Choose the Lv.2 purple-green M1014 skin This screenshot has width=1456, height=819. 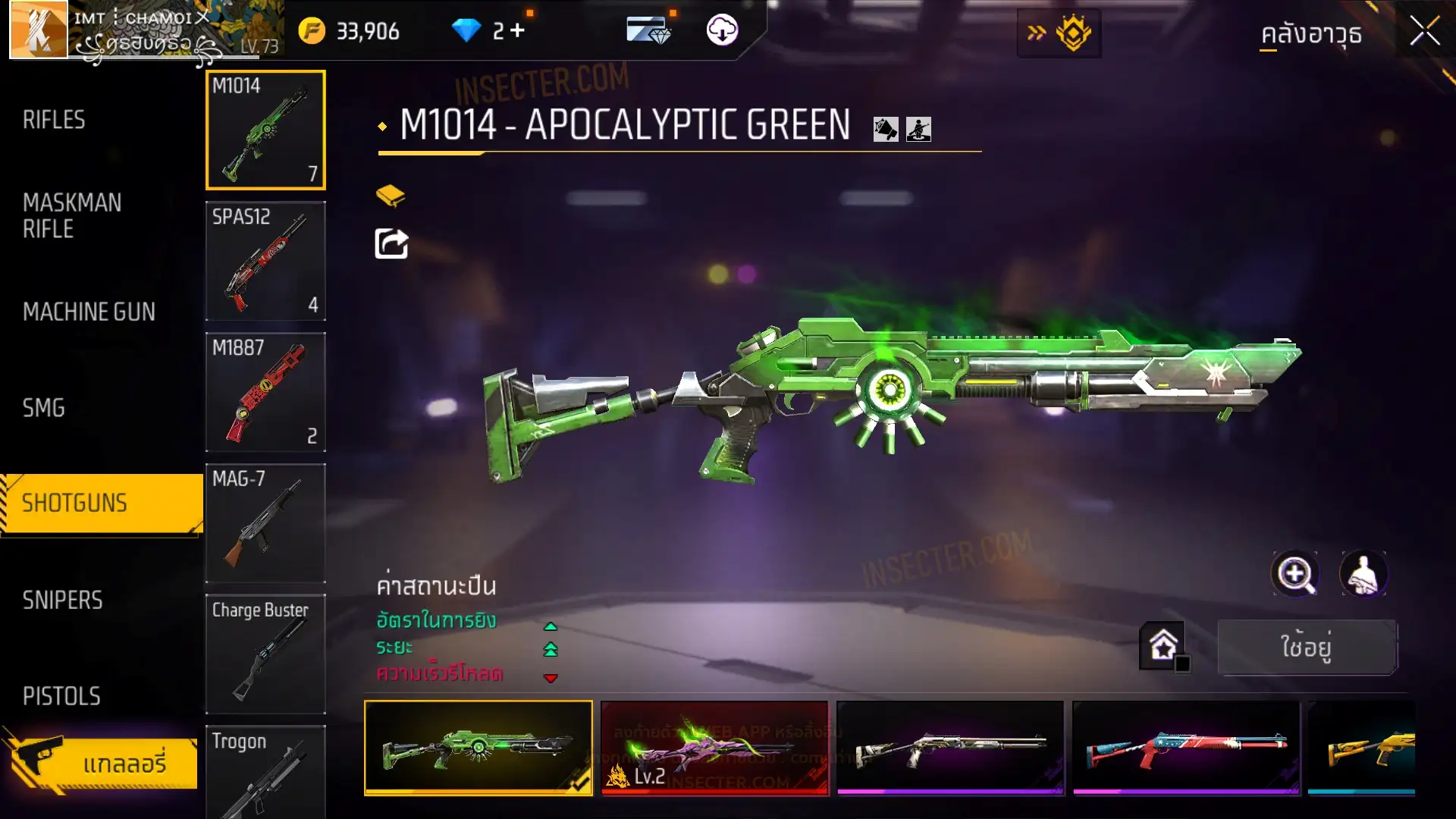(x=714, y=748)
